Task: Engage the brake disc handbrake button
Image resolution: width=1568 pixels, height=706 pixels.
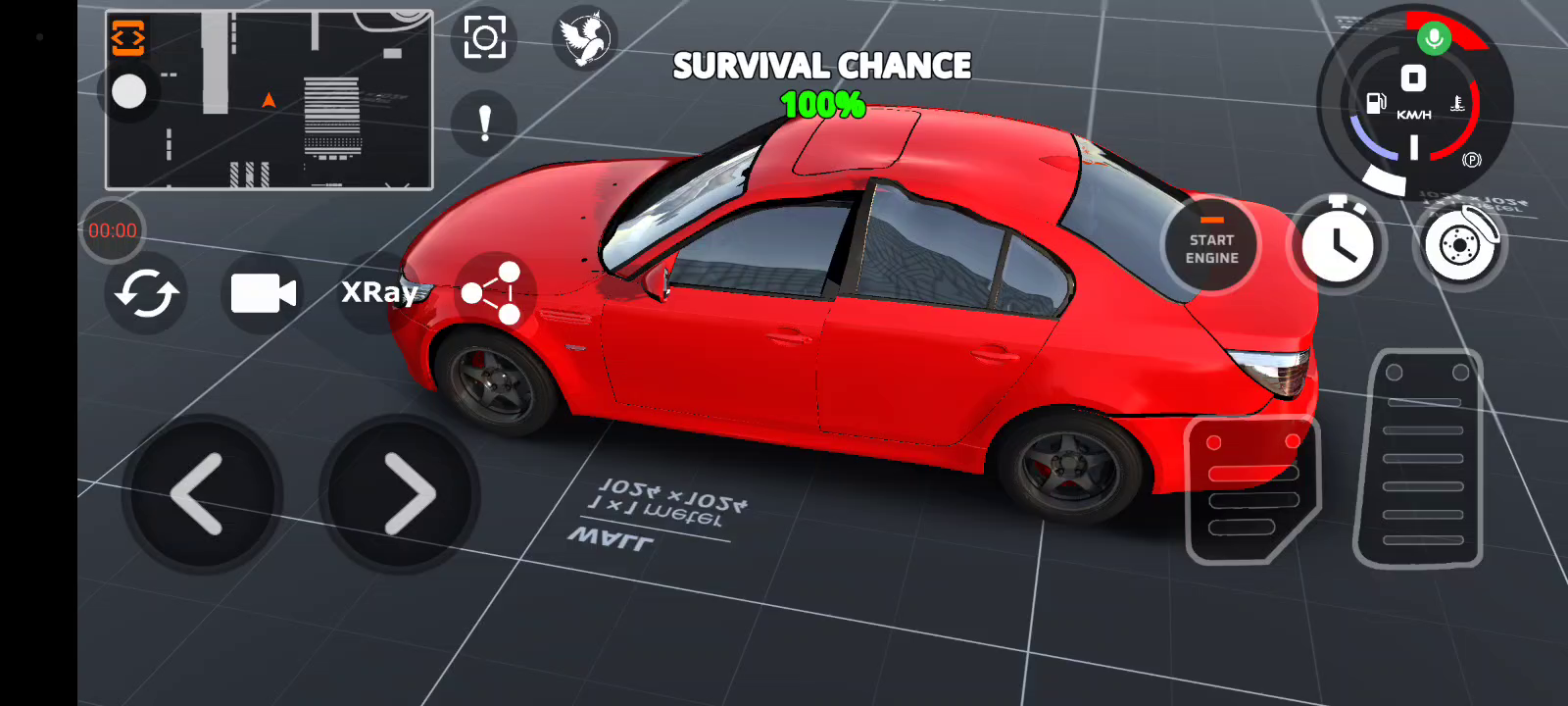Action: (x=1459, y=244)
